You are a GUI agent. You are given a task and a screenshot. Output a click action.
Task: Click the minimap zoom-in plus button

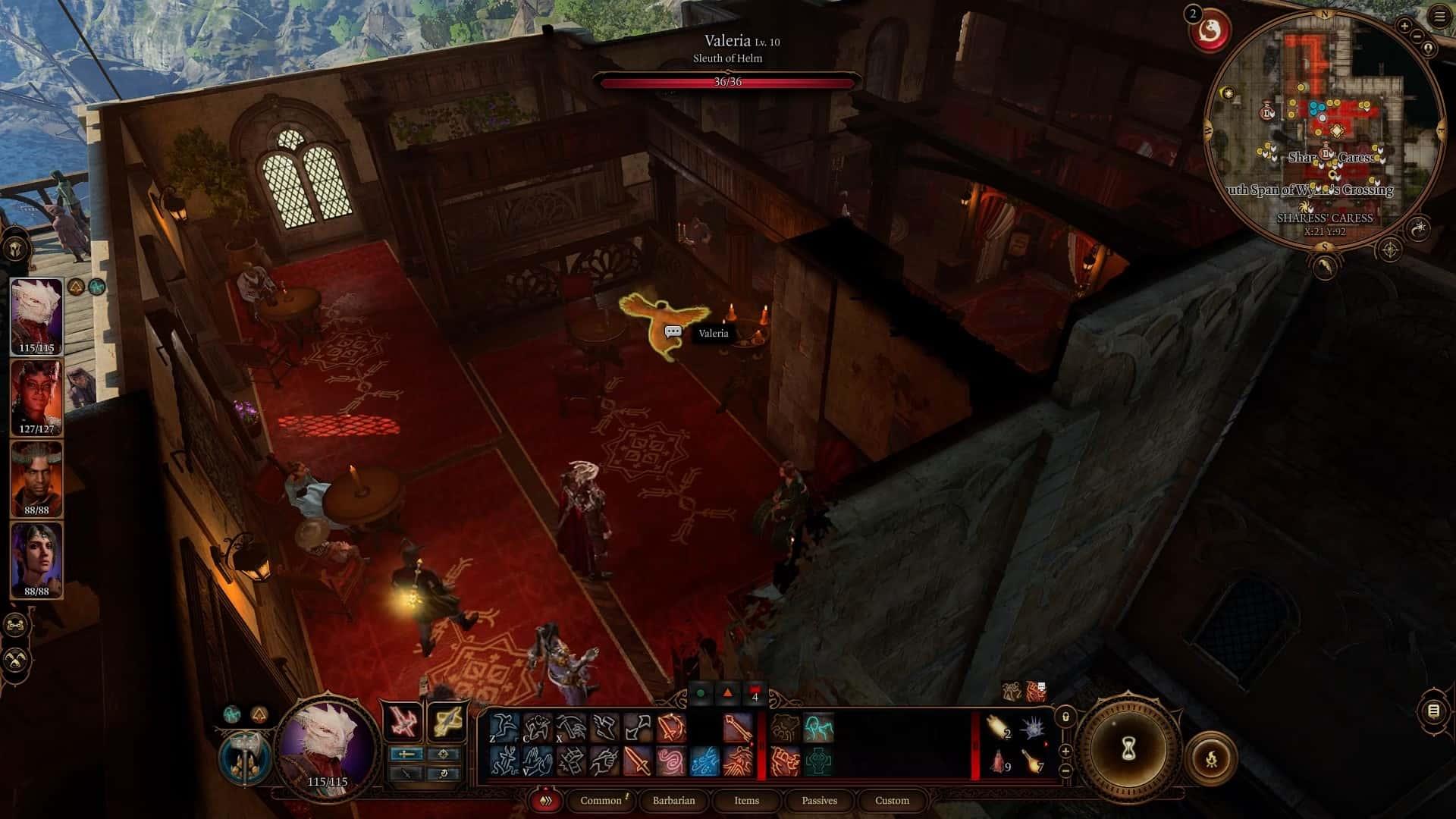(x=1404, y=26)
